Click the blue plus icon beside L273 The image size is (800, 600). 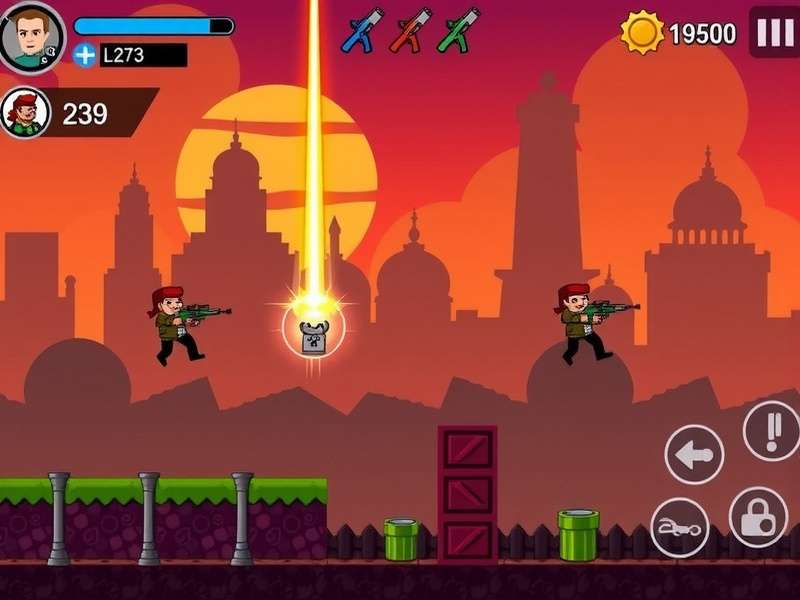click(85, 55)
